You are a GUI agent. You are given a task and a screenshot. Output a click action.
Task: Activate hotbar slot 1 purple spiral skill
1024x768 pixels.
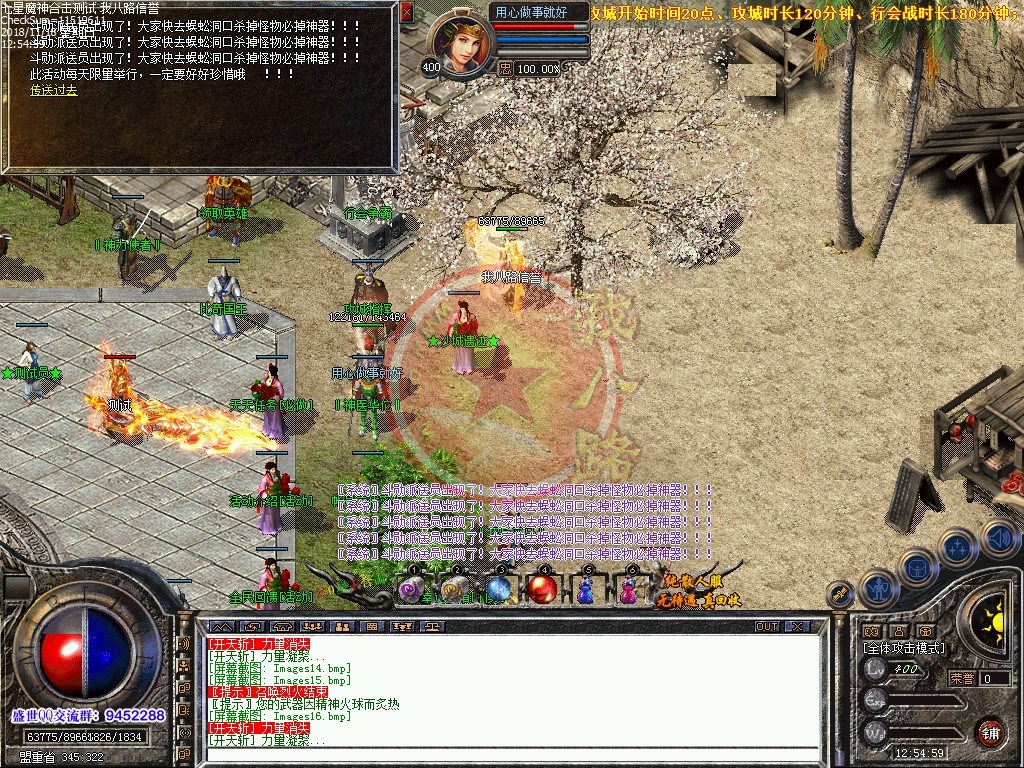411,589
